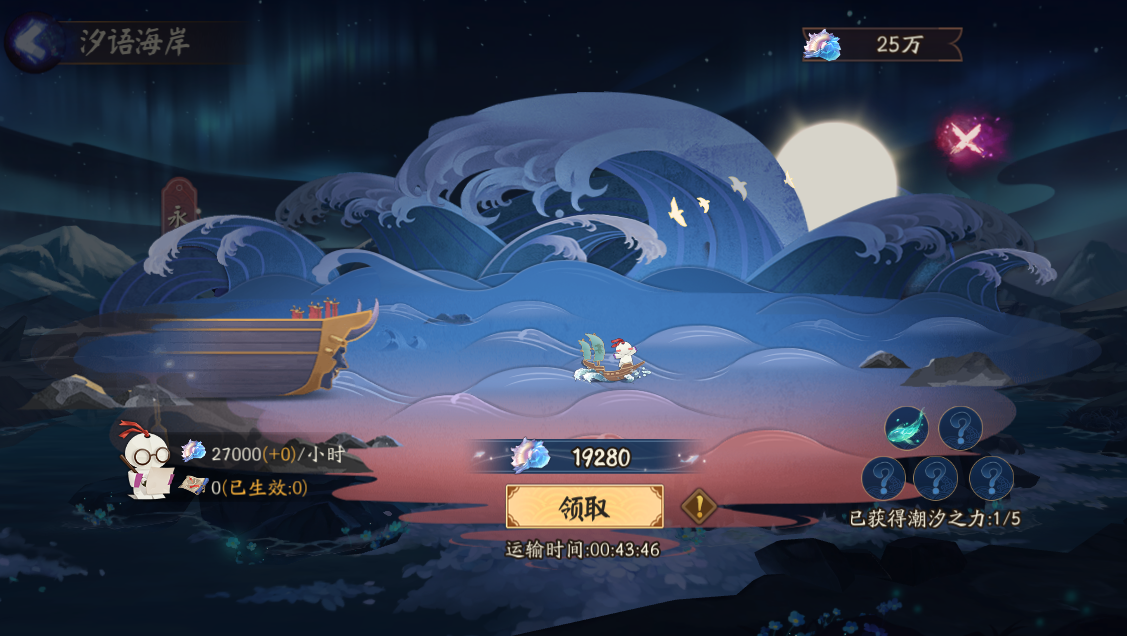Image resolution: width=1127 pixels, height=636 pixels.
Task: Go back using the arrow beside 汐语海岸
Action: pos(32,42)
